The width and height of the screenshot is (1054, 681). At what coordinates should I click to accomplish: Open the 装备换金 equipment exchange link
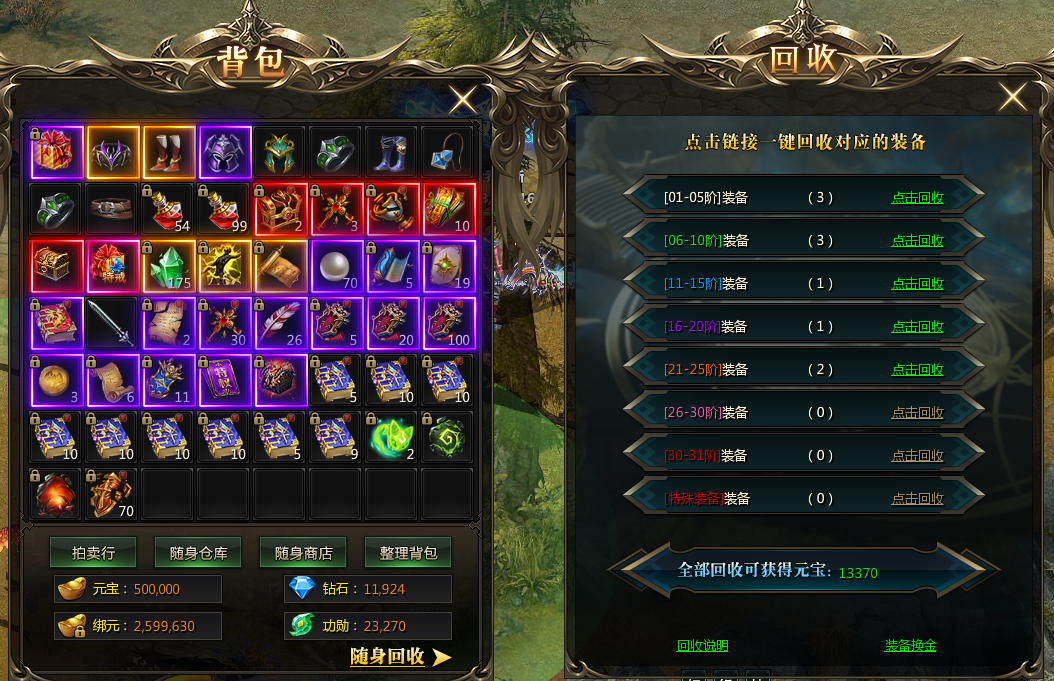[x=910, y=646]
